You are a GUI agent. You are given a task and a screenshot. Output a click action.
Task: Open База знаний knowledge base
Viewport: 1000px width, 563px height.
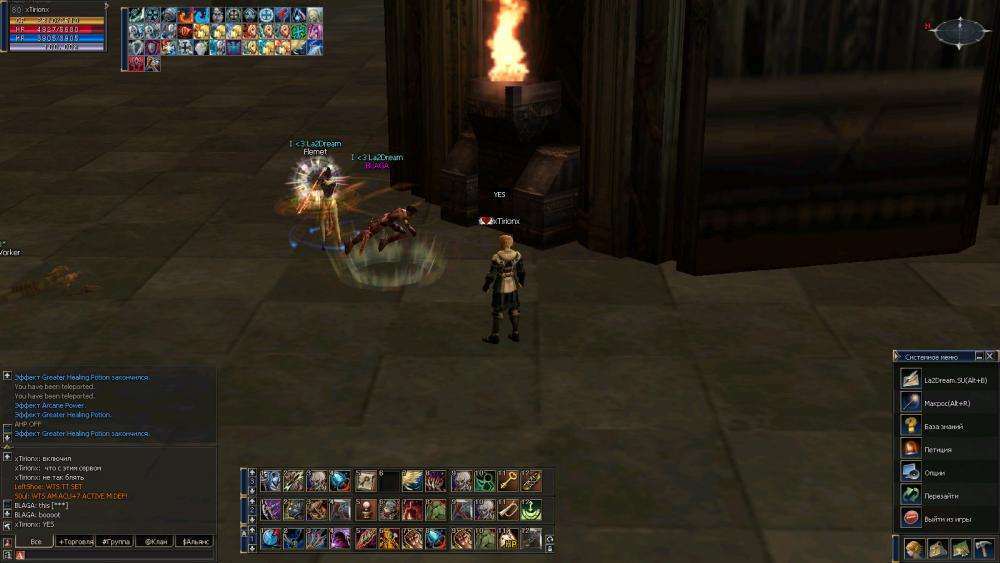coord(944,426)
